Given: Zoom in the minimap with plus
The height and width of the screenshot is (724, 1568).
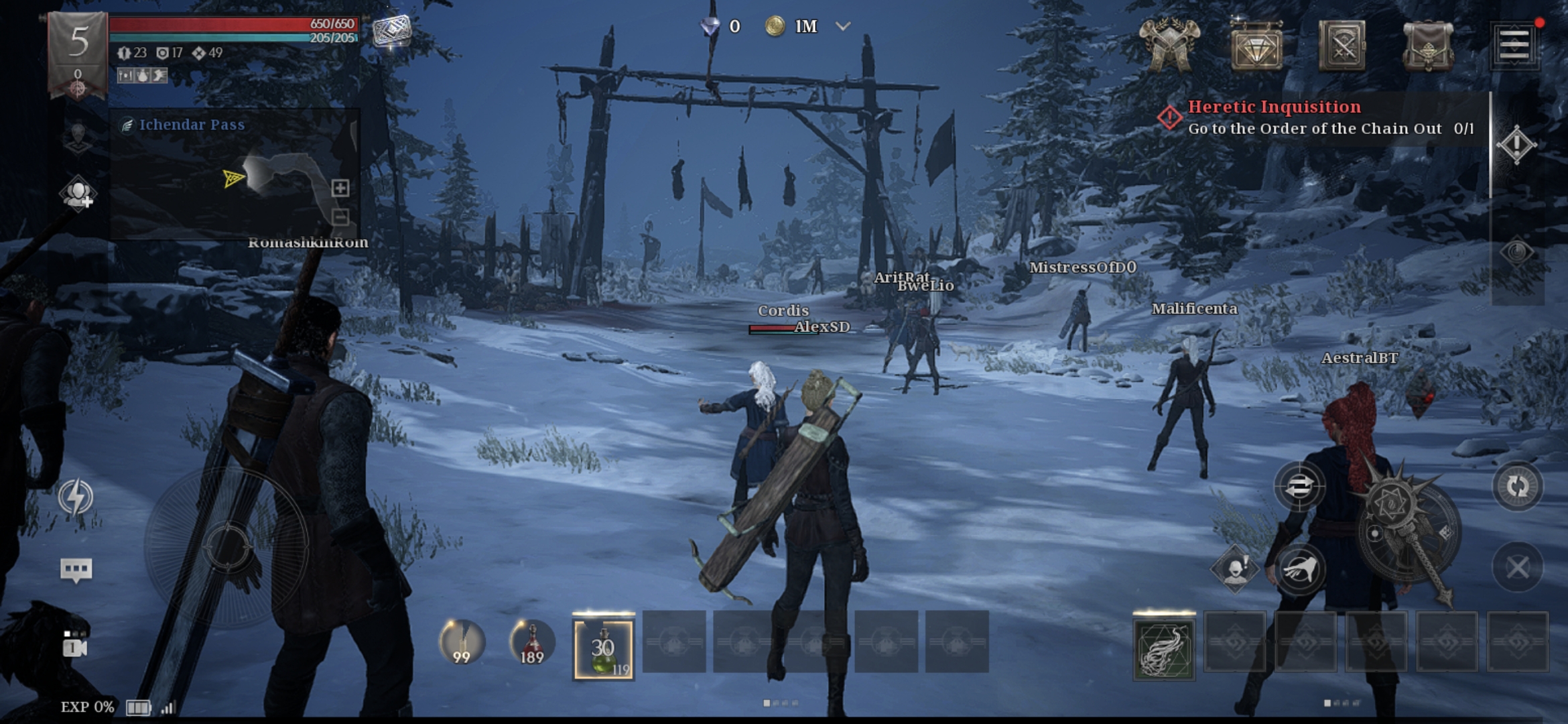Looking at the screenshot, I should click(x=340, y=188).
